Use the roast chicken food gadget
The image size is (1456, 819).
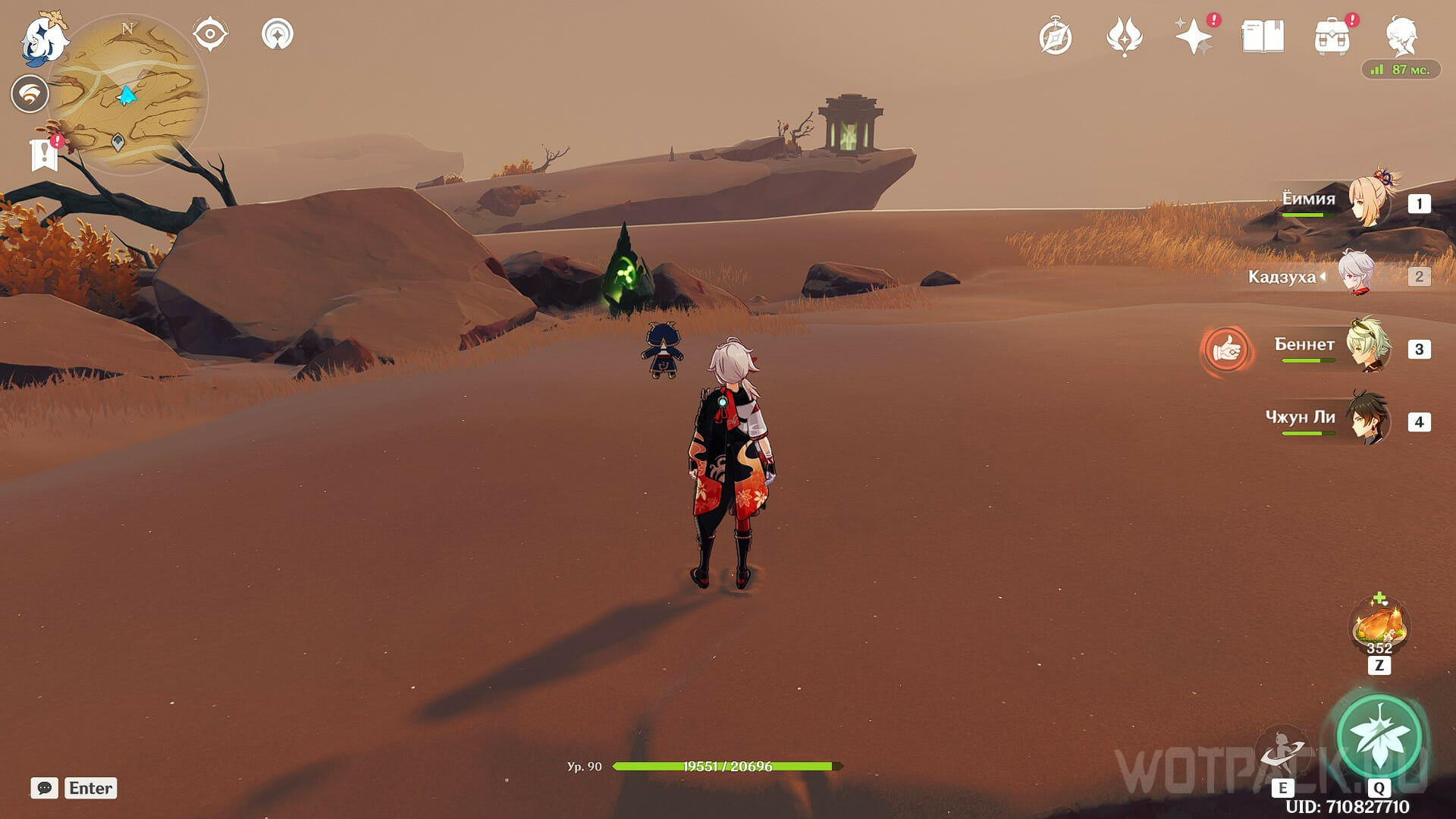(1379, 626)
